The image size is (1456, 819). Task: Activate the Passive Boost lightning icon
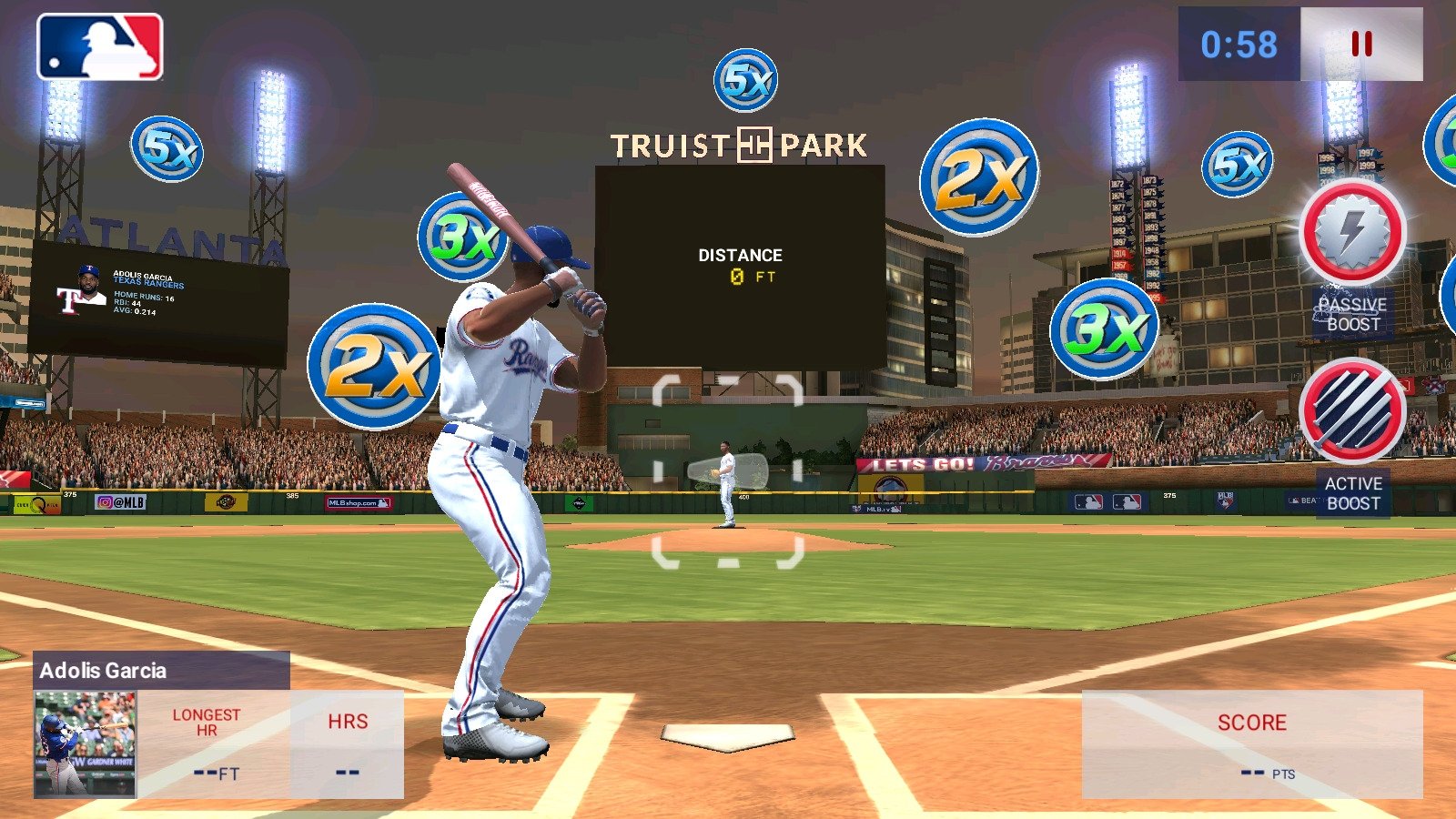(1351, 235)
